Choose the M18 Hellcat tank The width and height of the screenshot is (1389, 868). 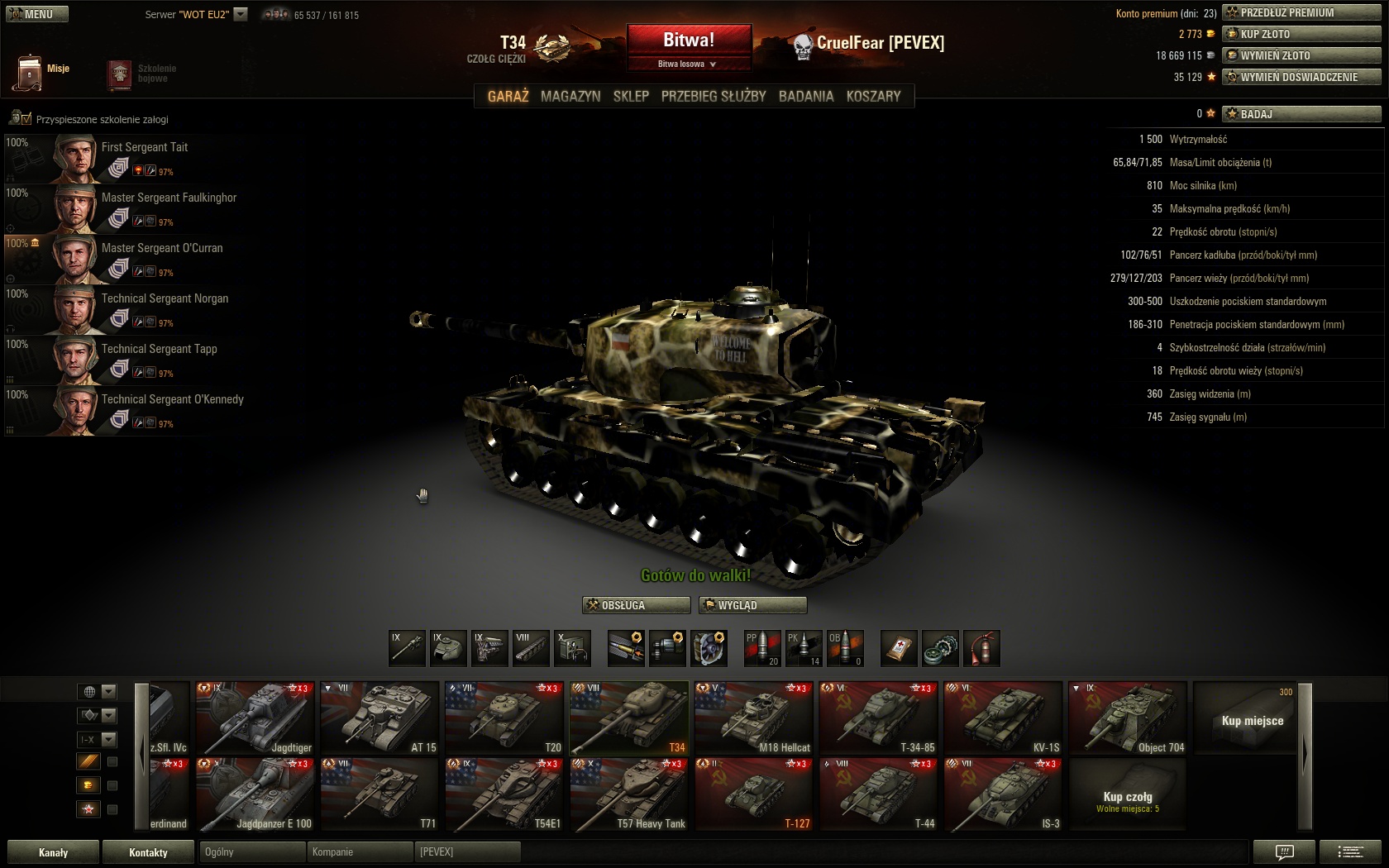click(754, 718)
